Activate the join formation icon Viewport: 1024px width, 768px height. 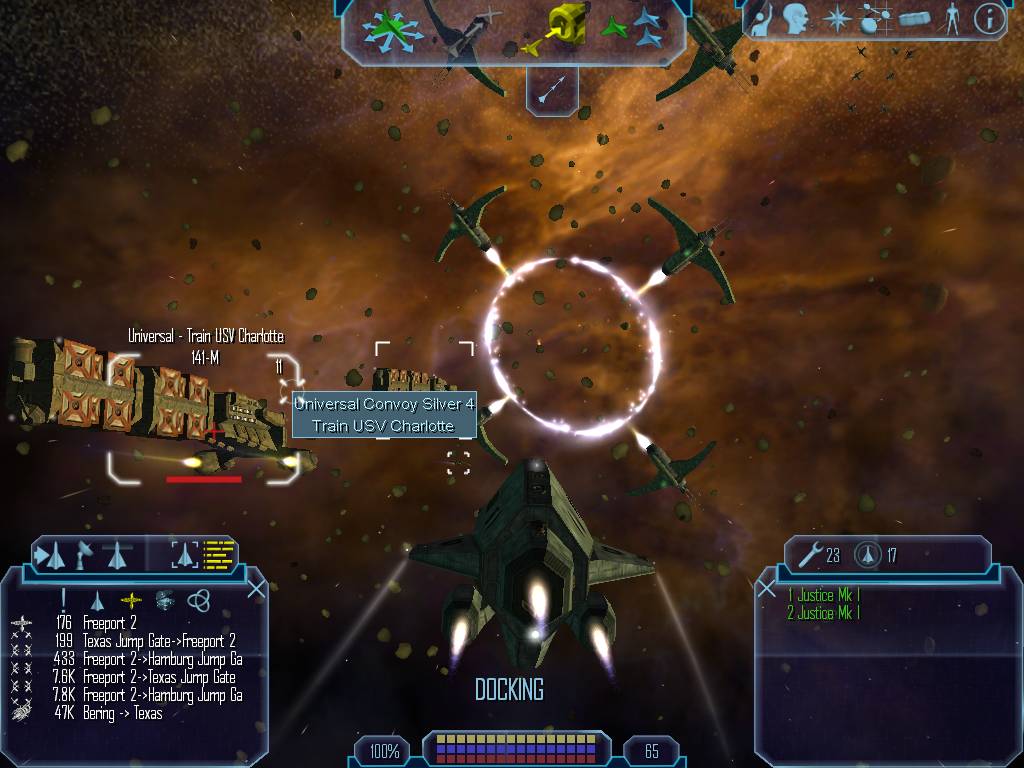pos(634,30)
